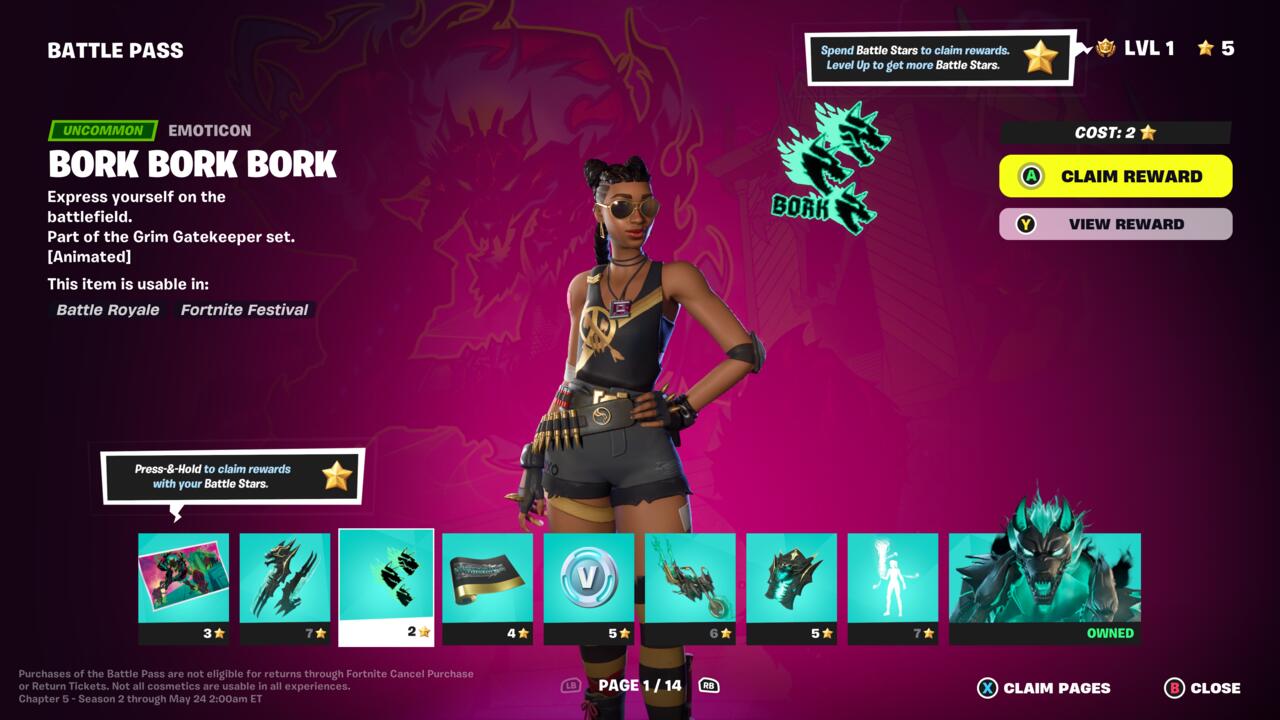Claim the Bork Bork Bork reward
The image size is (1280, 720).
click(x=1115, y=176)
